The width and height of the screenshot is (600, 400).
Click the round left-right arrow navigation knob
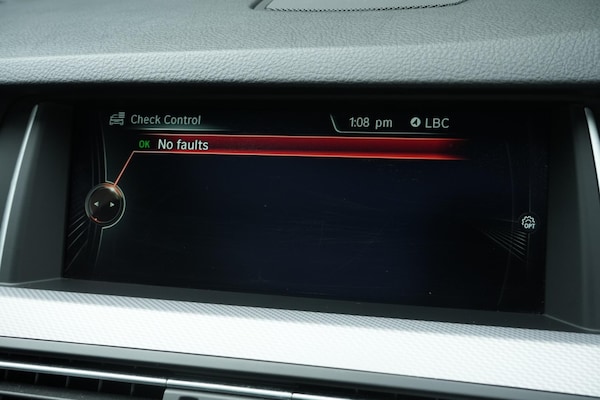point(105,206)
